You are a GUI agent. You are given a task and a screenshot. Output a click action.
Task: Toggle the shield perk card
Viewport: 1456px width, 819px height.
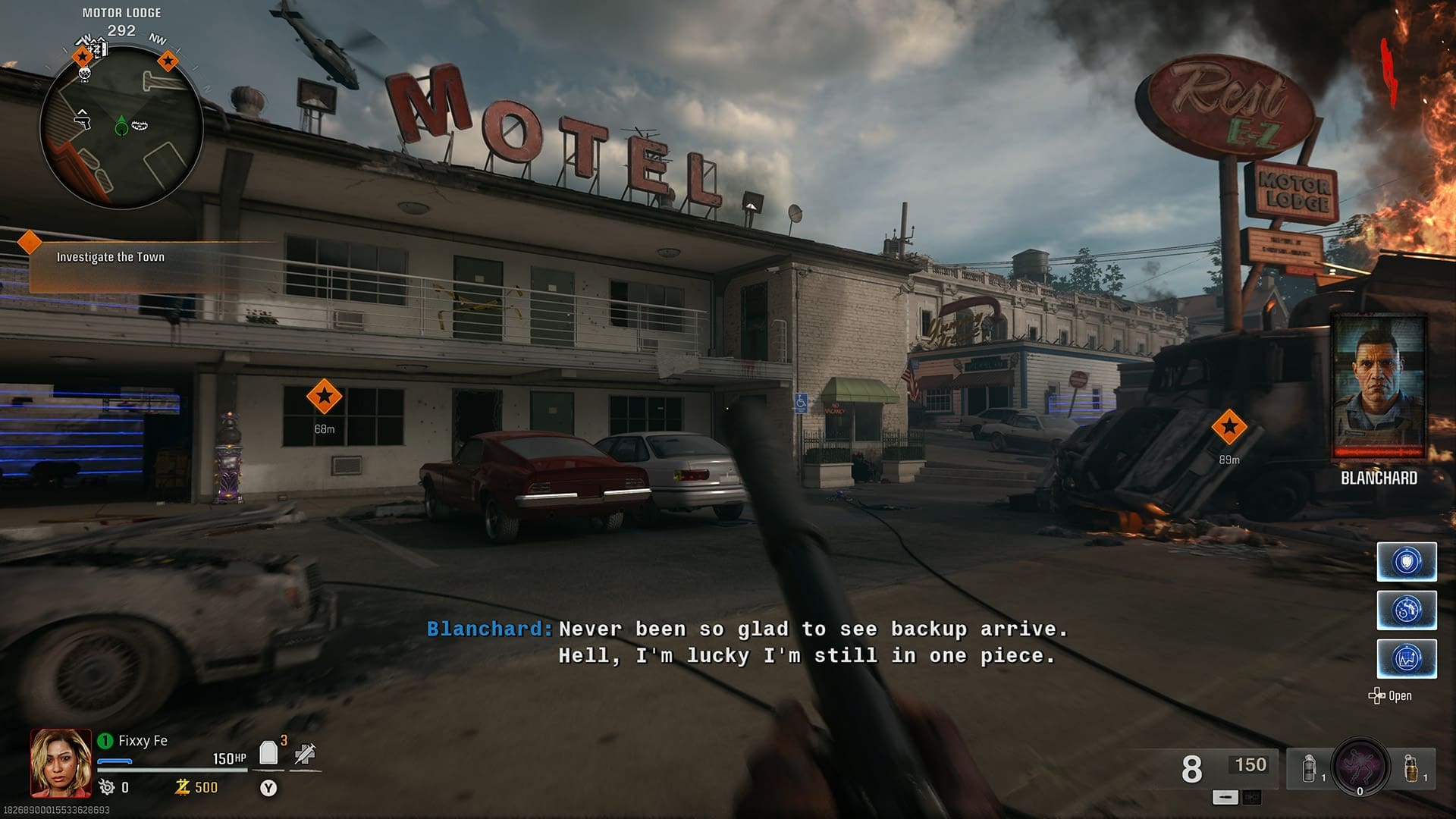point(1407,561)
